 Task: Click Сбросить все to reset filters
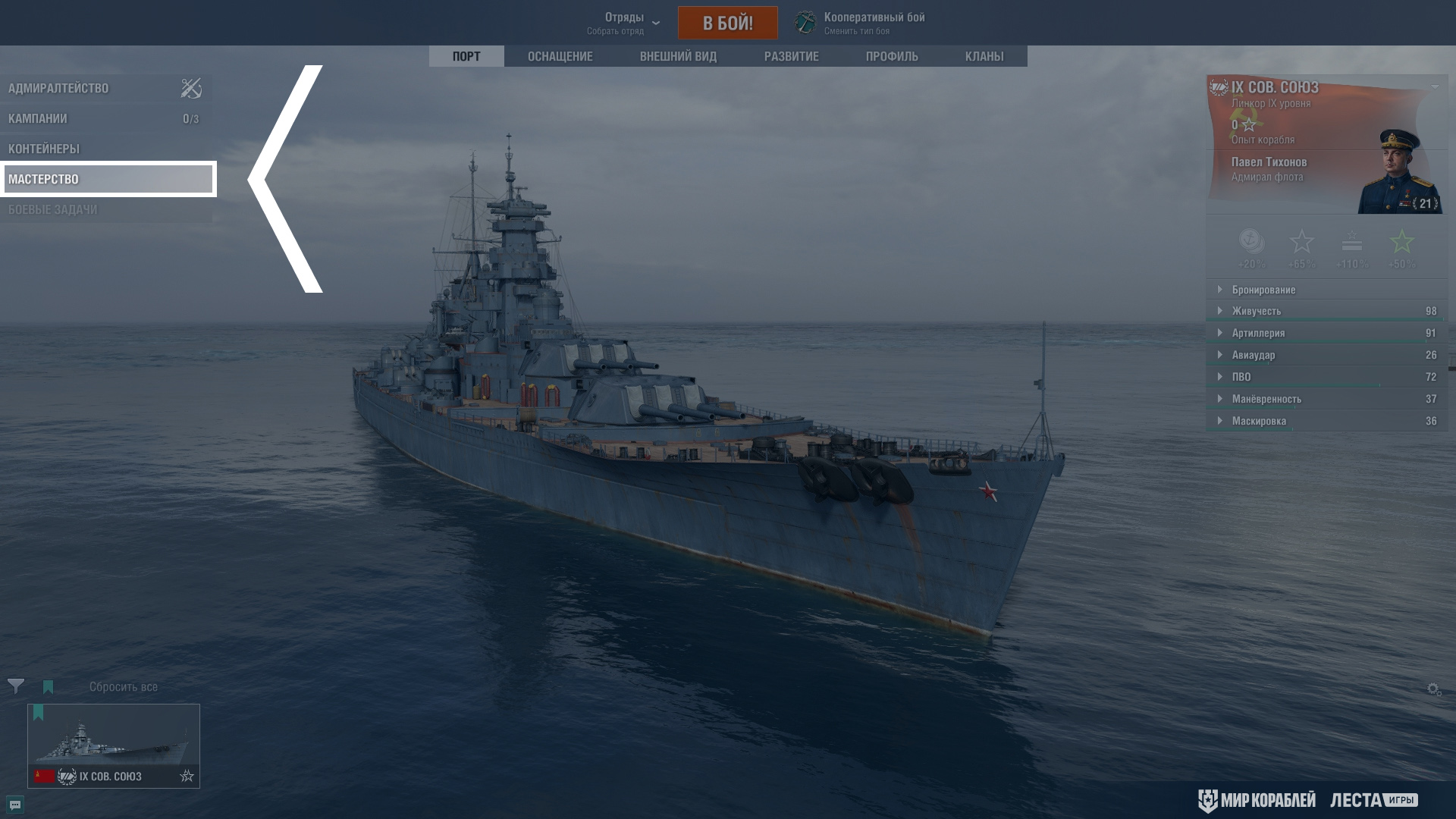(124, 687)
